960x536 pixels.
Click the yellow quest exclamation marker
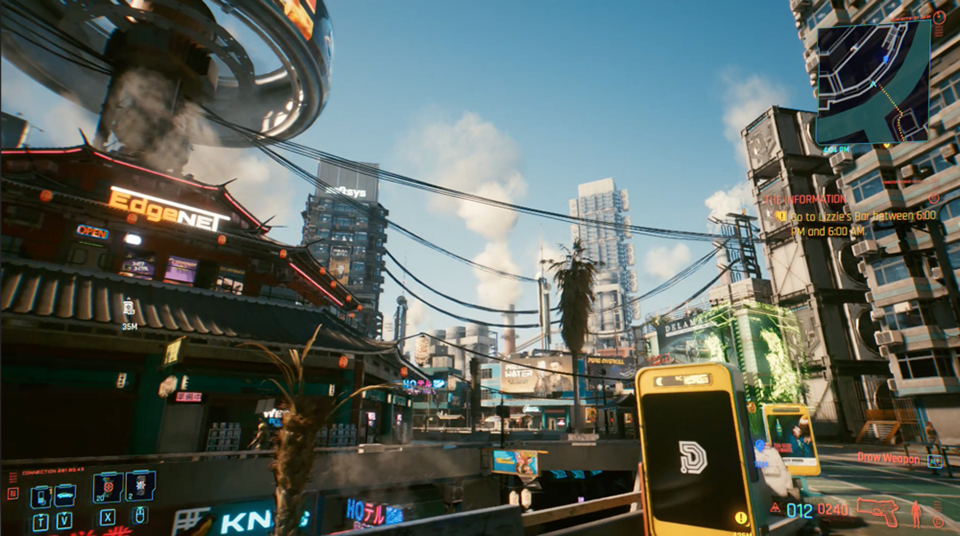[741, 517]
